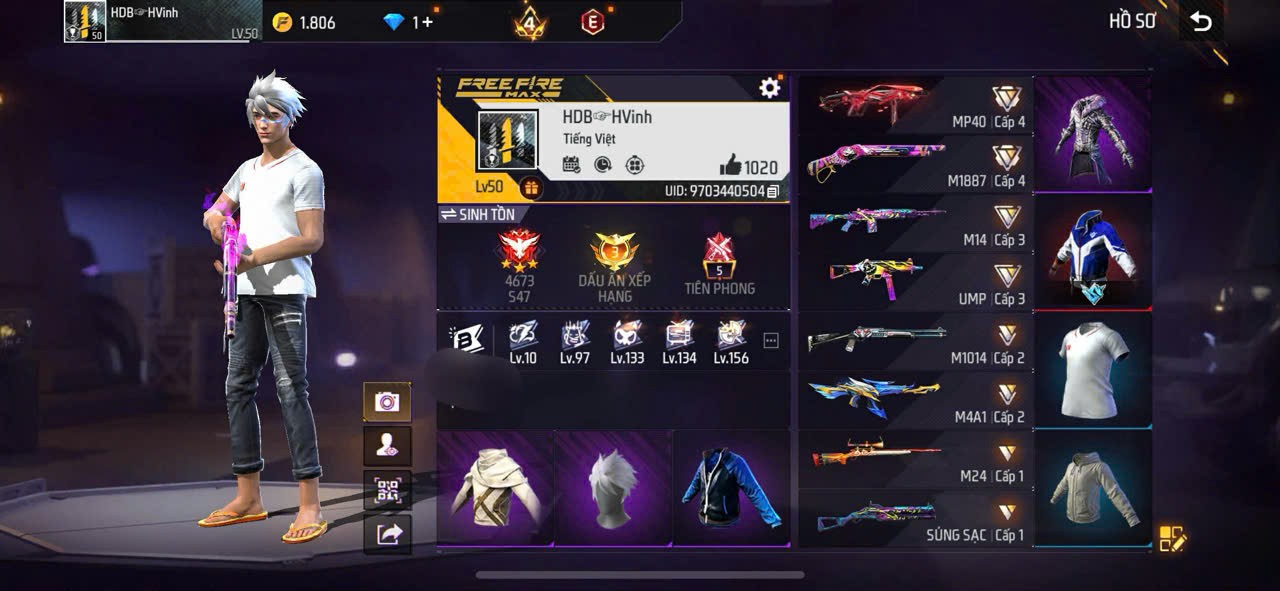Select the M24 sniper skin row
1280x591 pixels.
pos(914,459)
